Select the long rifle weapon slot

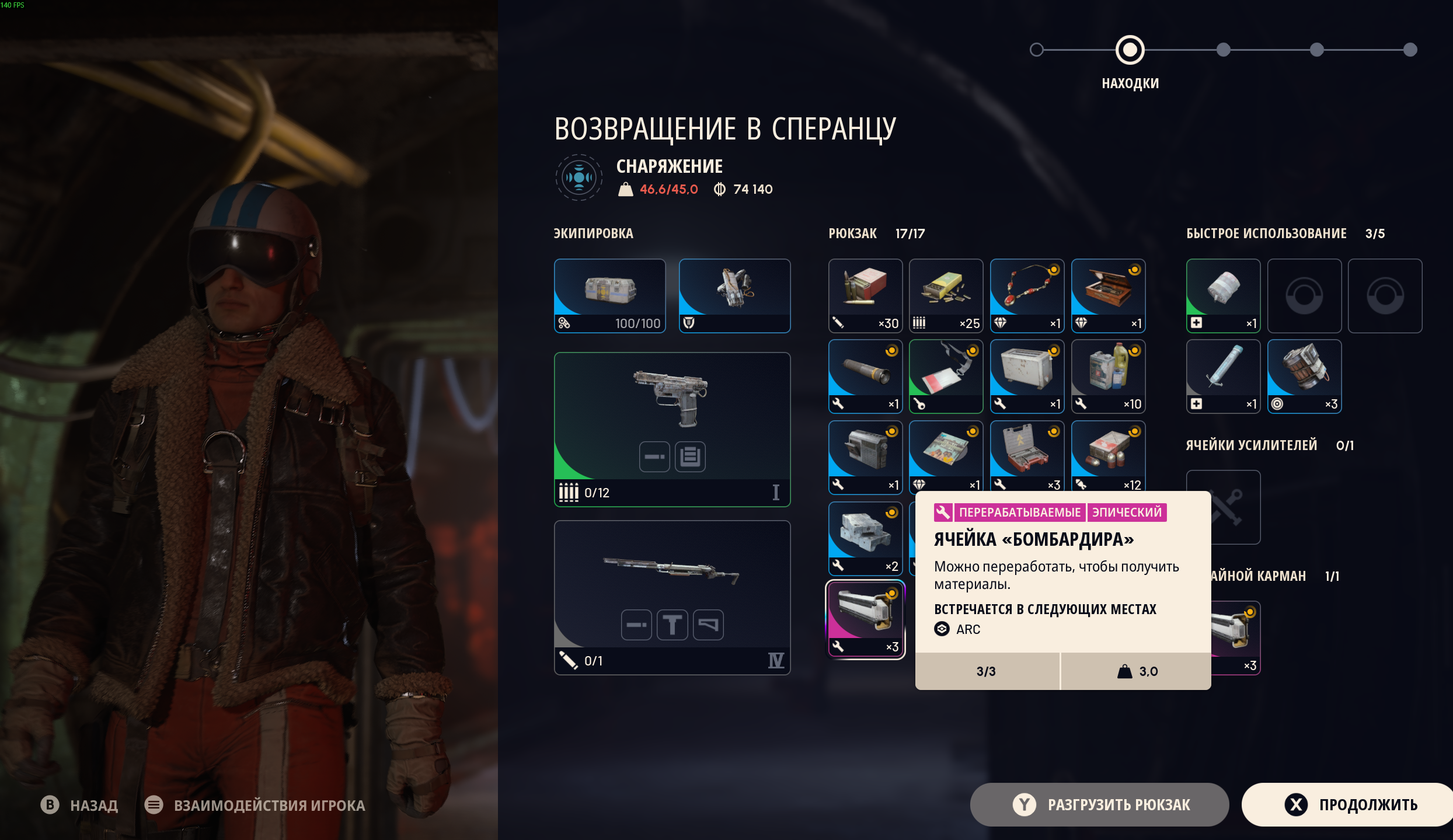(x=672, y=597)
